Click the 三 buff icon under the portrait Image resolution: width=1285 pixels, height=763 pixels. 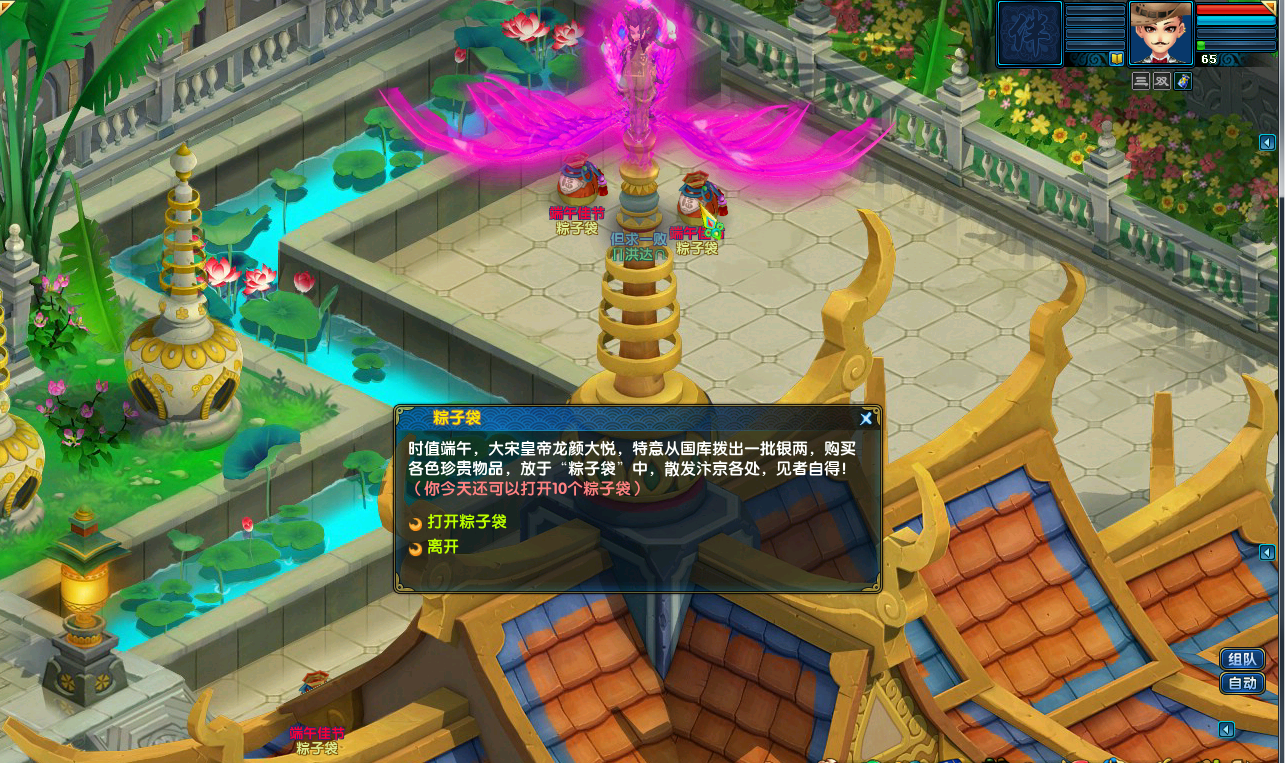pyautogui.click(x=1141, y=82)
